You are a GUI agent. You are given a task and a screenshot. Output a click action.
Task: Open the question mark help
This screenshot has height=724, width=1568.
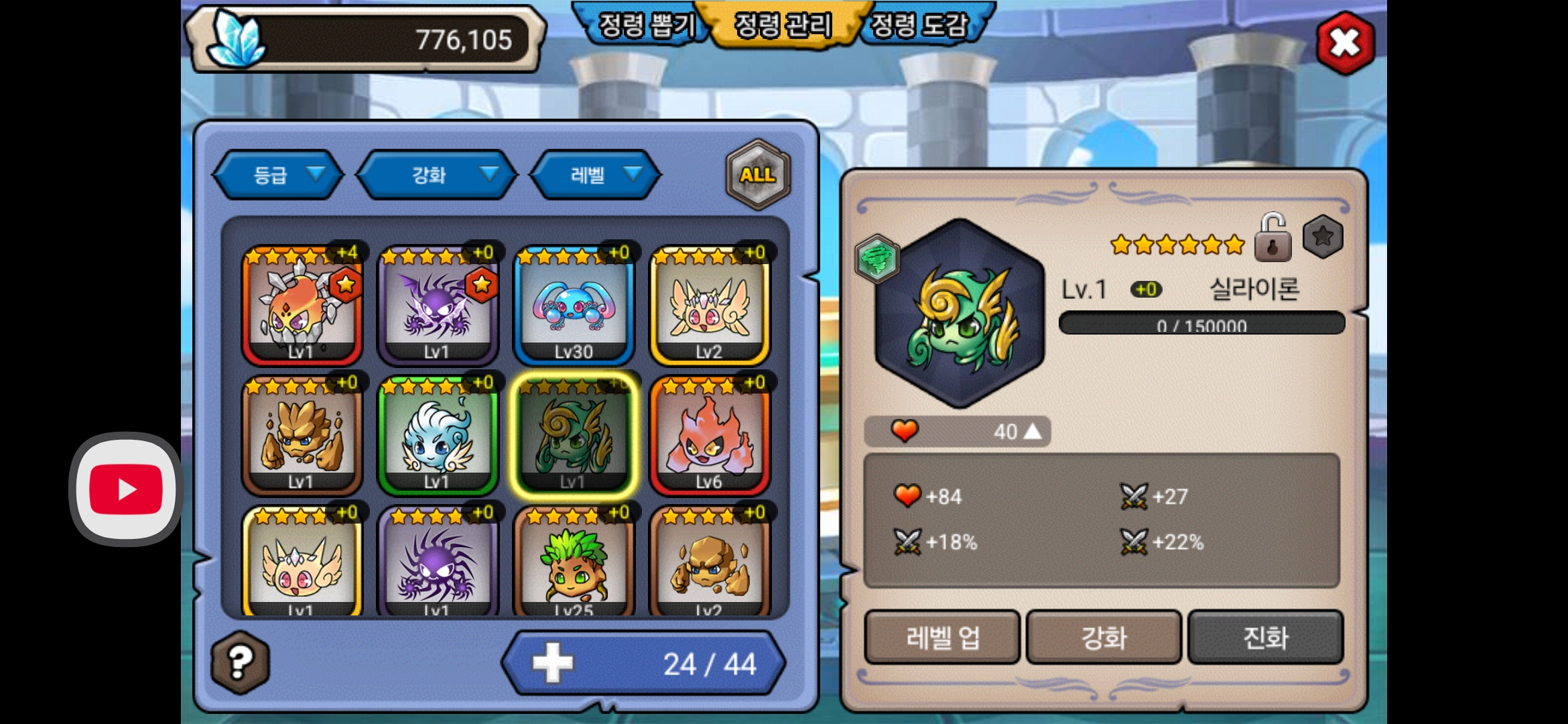(x=241, y=662)
